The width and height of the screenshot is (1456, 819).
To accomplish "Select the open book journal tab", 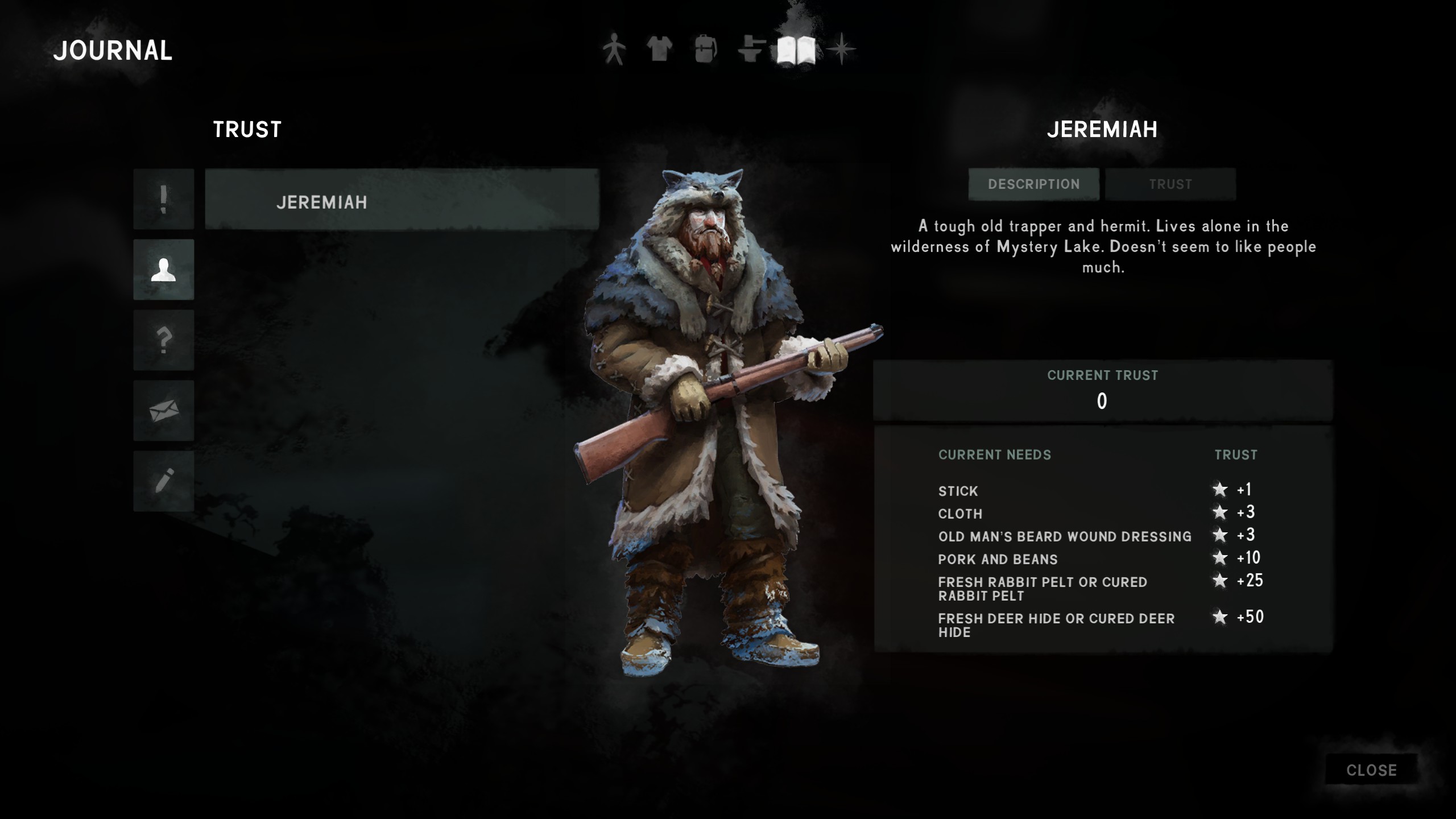I will pyautogui.click(x=796, y=49).
